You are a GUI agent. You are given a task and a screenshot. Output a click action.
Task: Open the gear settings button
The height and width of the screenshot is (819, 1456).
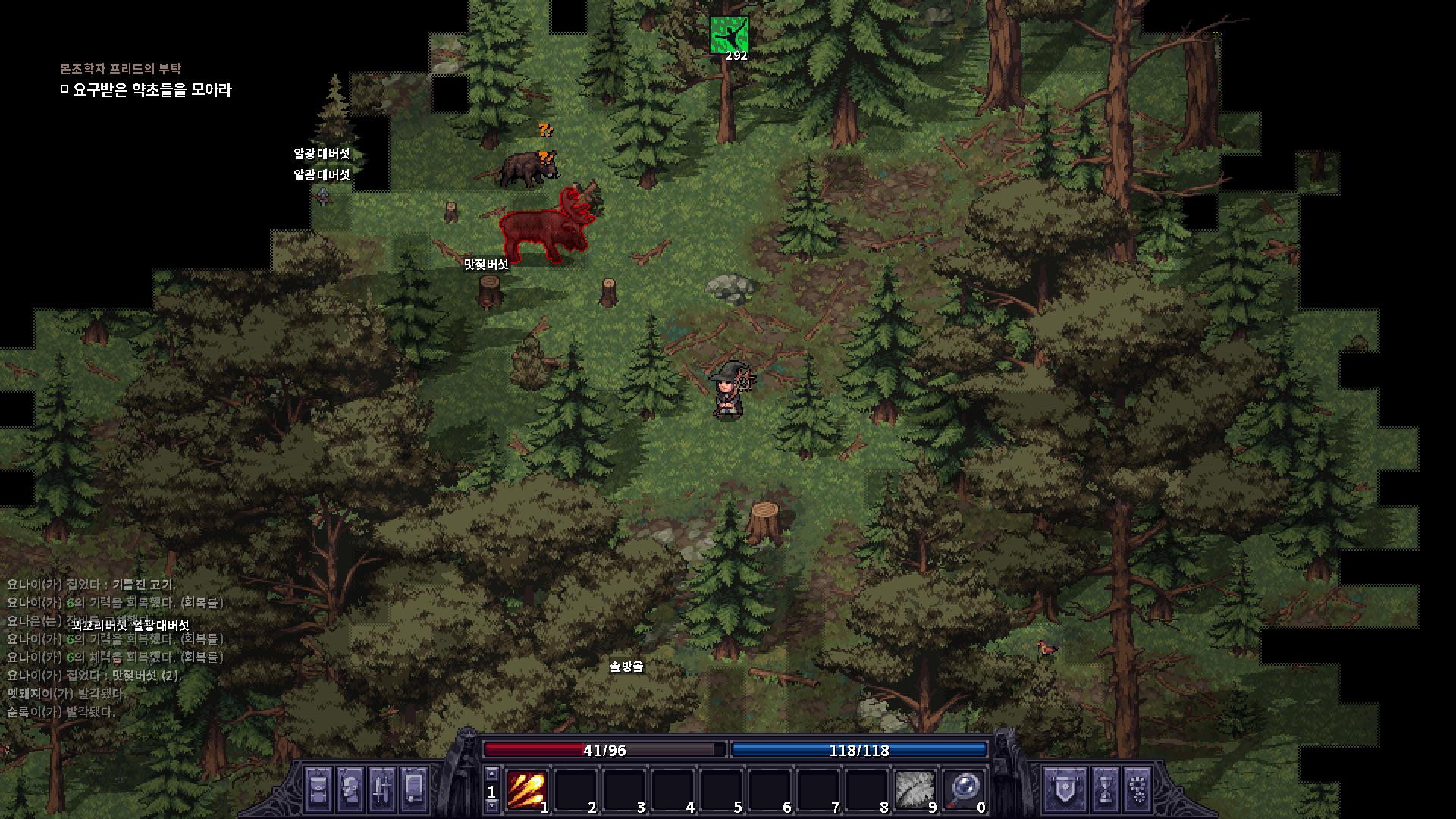pyautogui.click(x=1137, y=789)
